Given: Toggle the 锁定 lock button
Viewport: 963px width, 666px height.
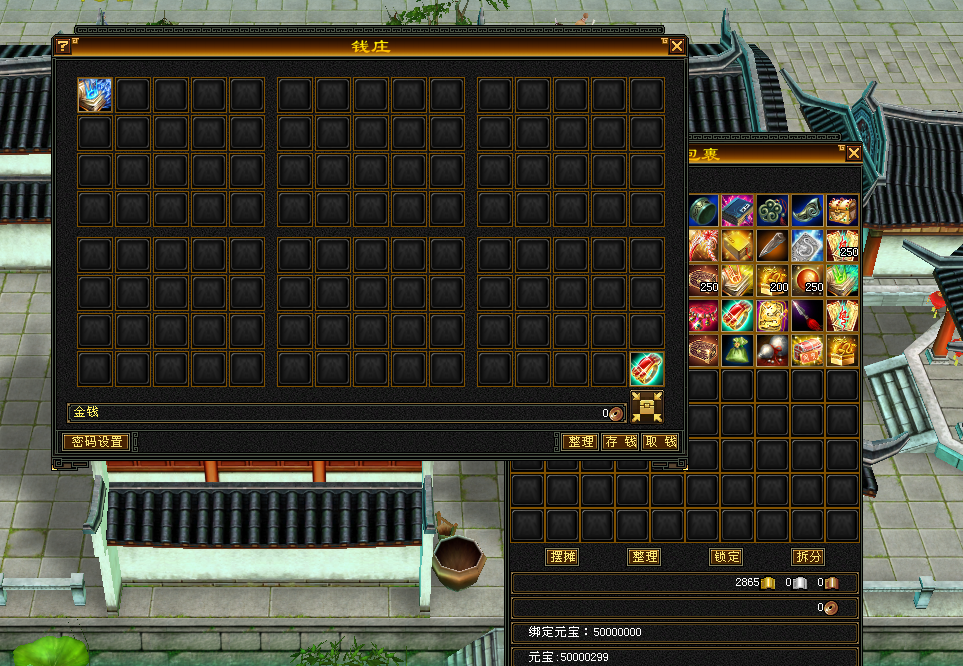Looking at the screenshot, I should pyautogui.click(x=726, y=557).
